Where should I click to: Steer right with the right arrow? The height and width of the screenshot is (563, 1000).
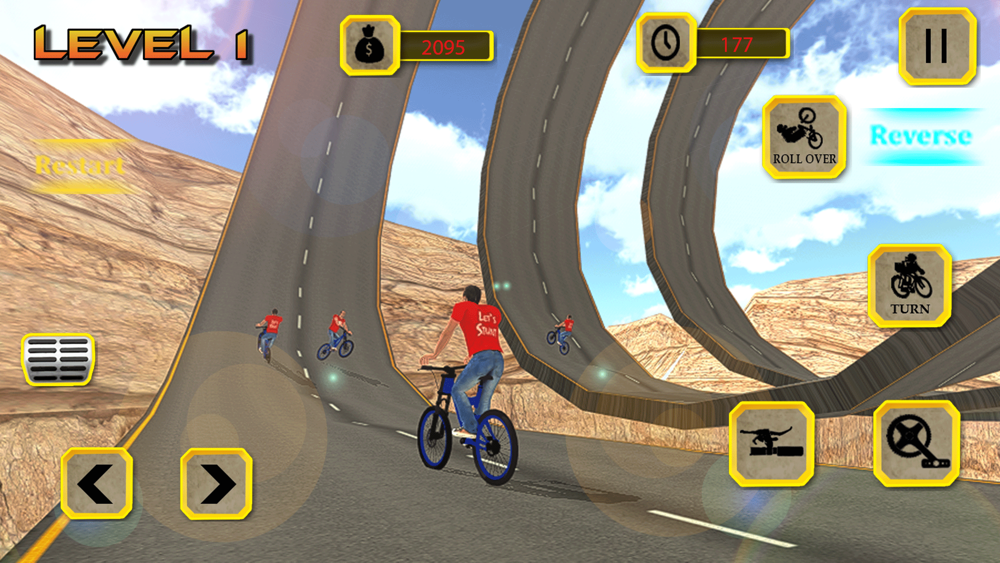pos(216,484)
